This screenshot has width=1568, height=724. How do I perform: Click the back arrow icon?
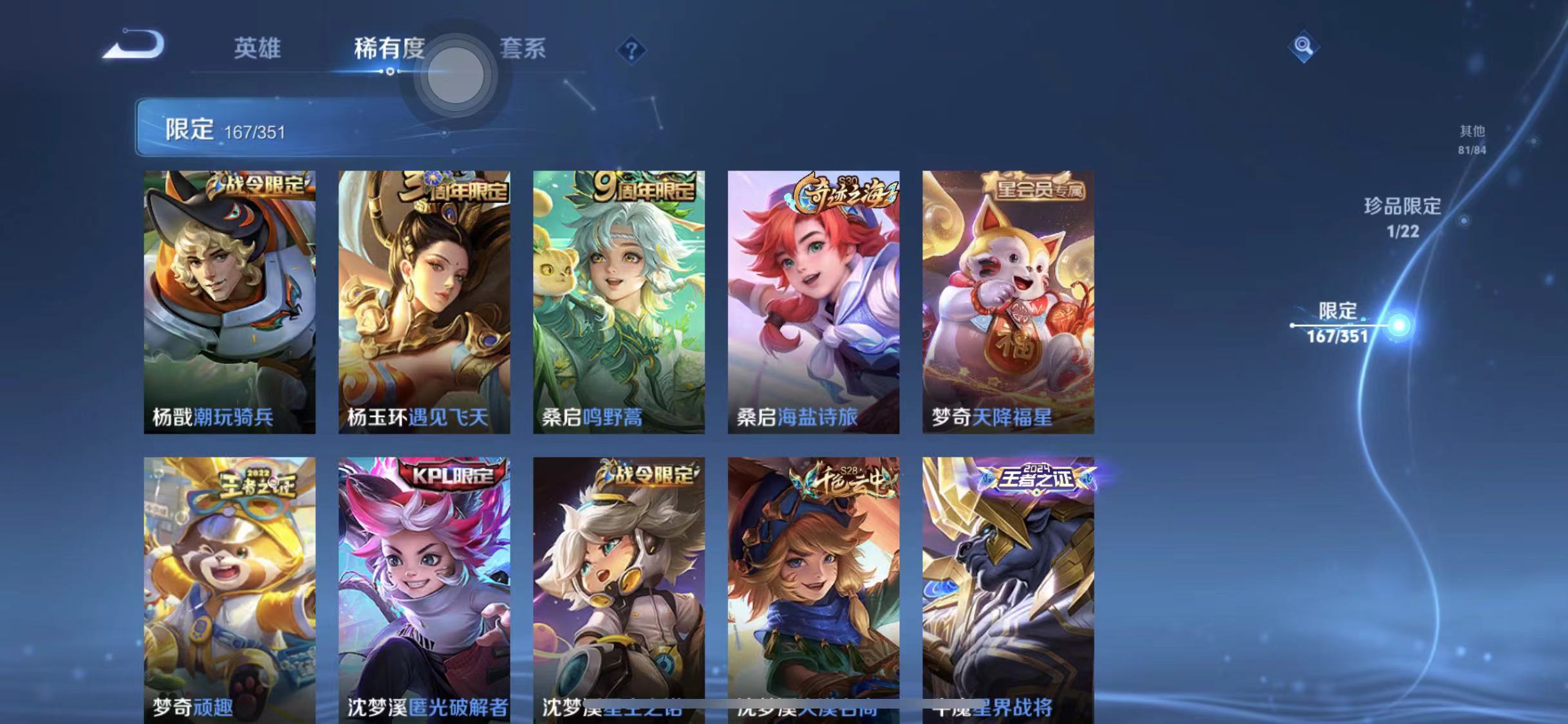click(134, 44)
